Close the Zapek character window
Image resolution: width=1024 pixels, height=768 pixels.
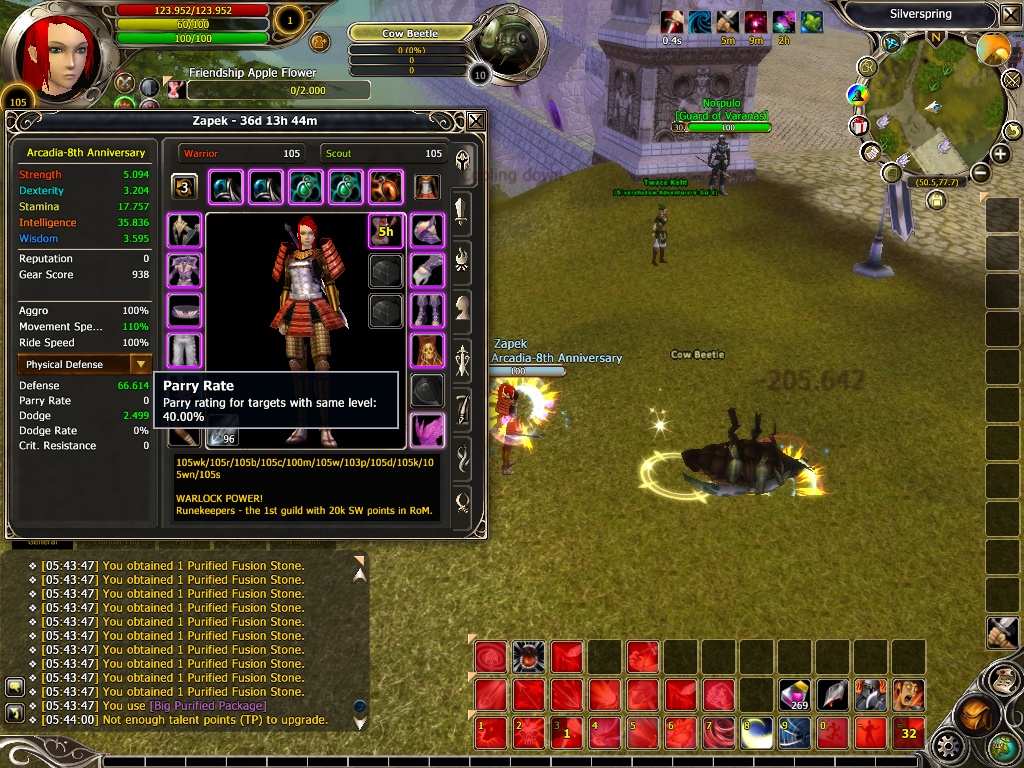tap(475, 121)
